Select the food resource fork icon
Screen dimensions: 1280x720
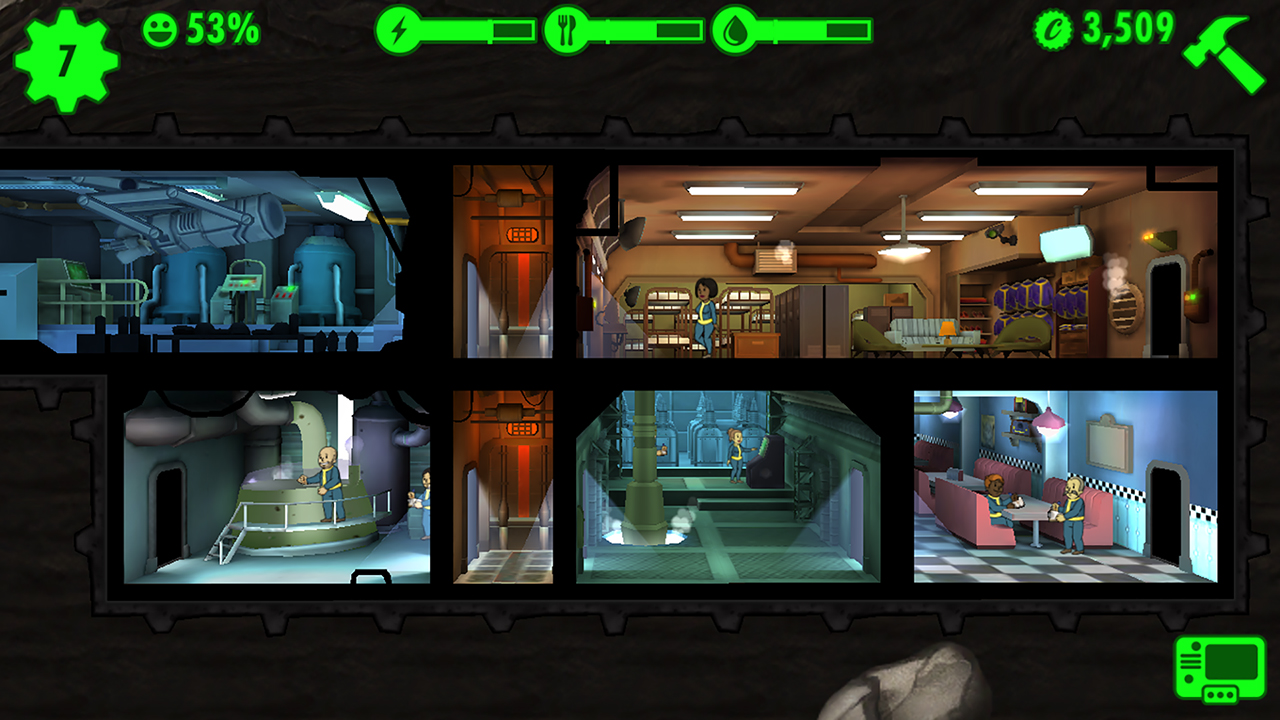point(567,31)
